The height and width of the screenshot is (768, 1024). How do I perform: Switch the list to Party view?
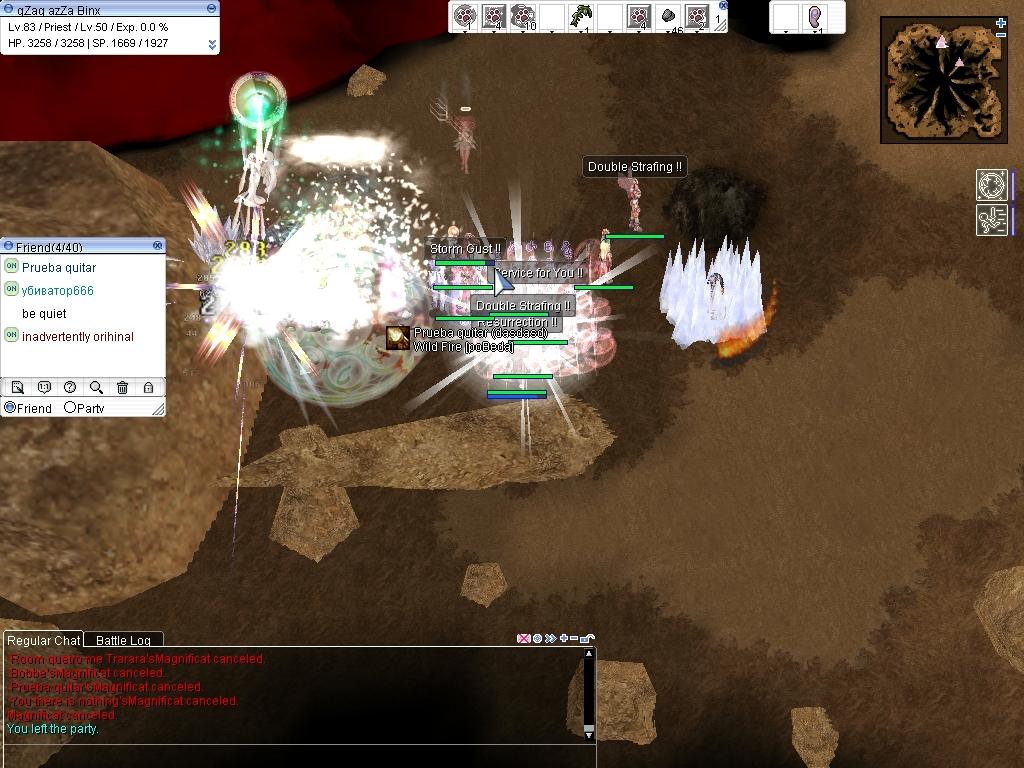(71, 408)
